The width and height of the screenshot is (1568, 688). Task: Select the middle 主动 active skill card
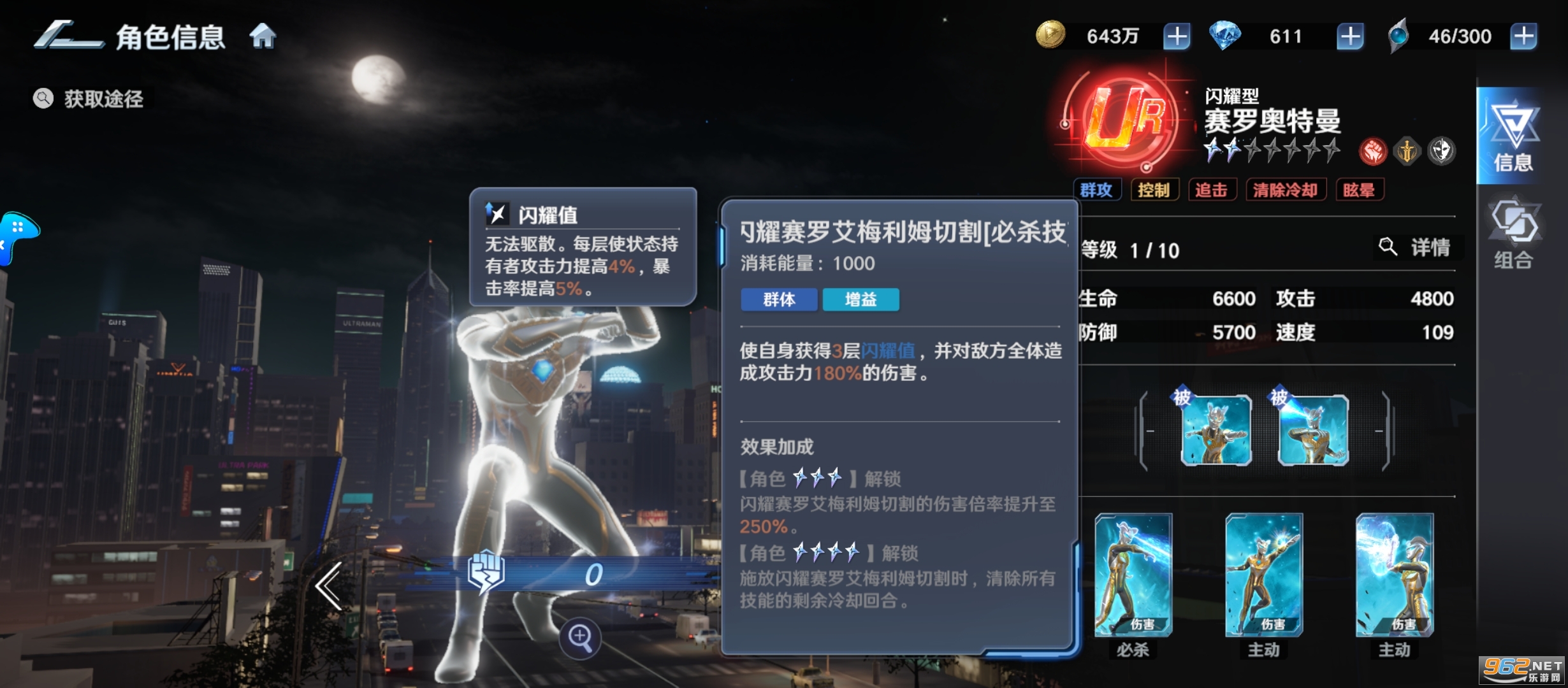click(1263, 576)
